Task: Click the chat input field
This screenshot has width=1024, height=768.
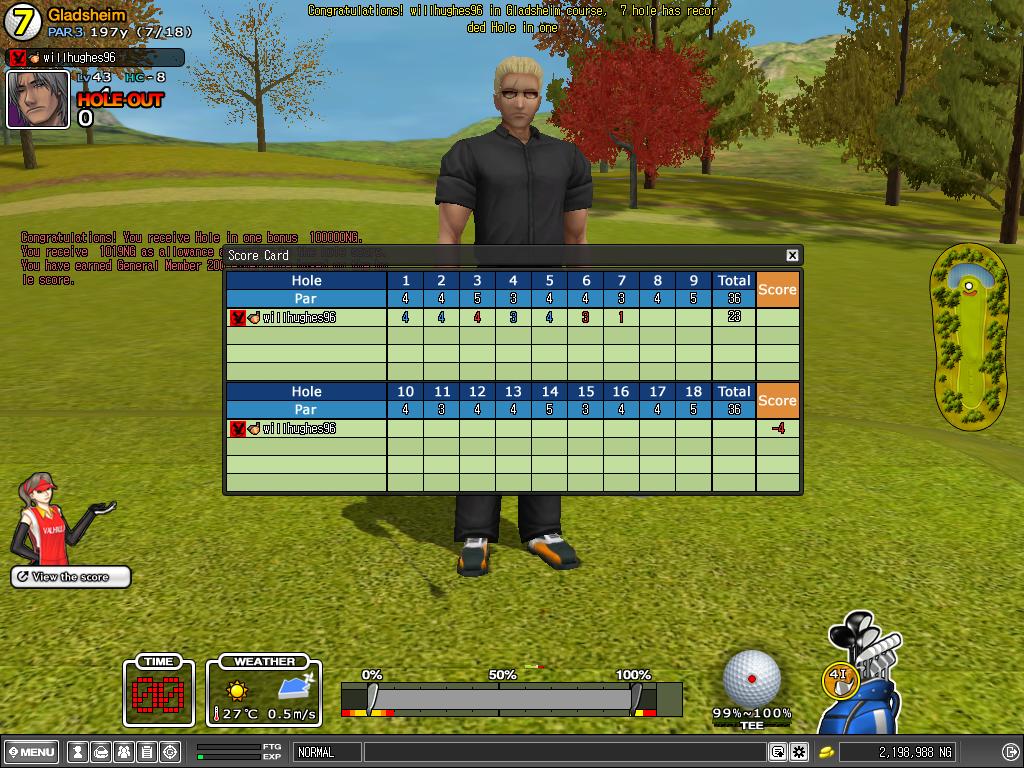Action: tap(565, 752)
